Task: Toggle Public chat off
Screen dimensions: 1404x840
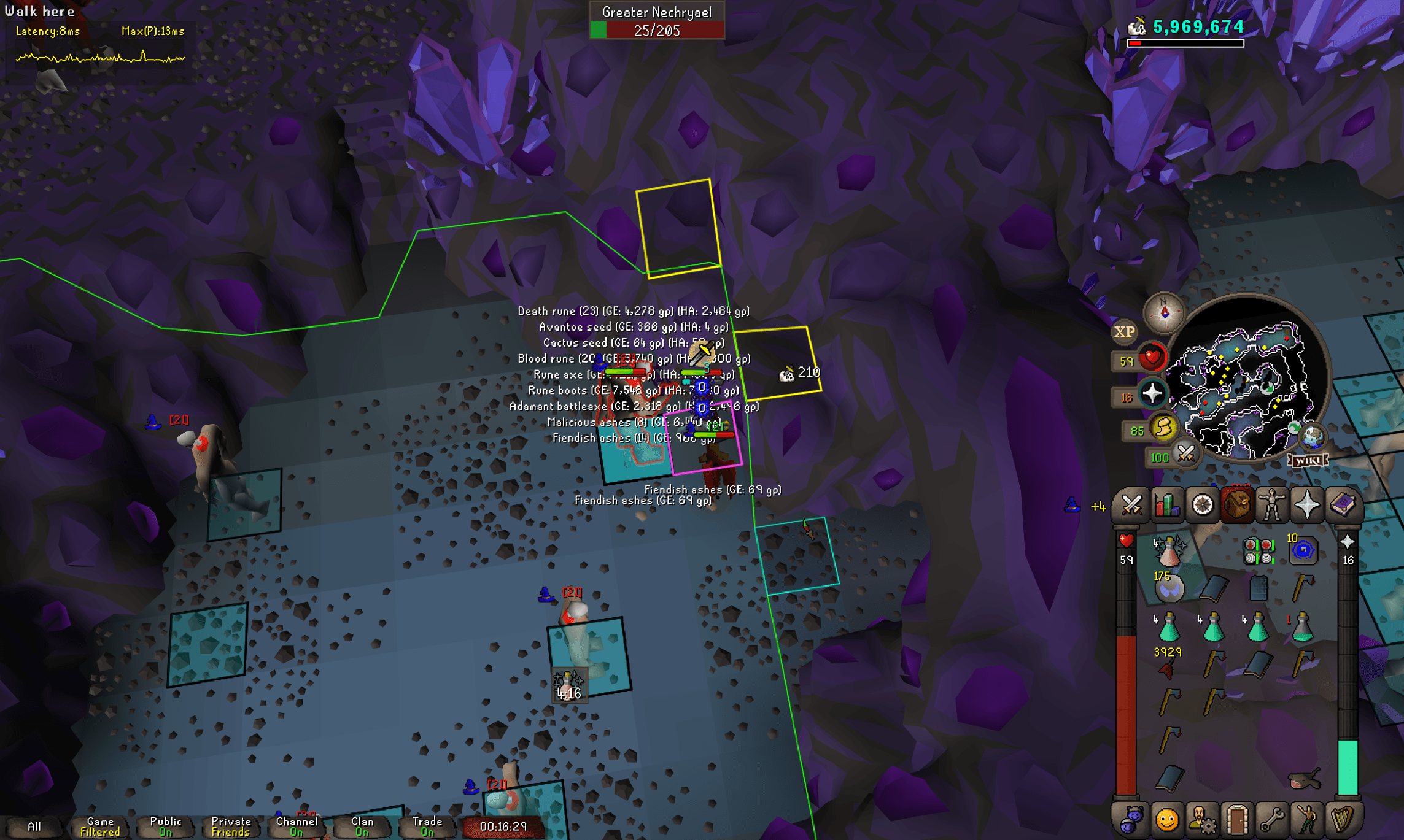Action: pos(165,825)
